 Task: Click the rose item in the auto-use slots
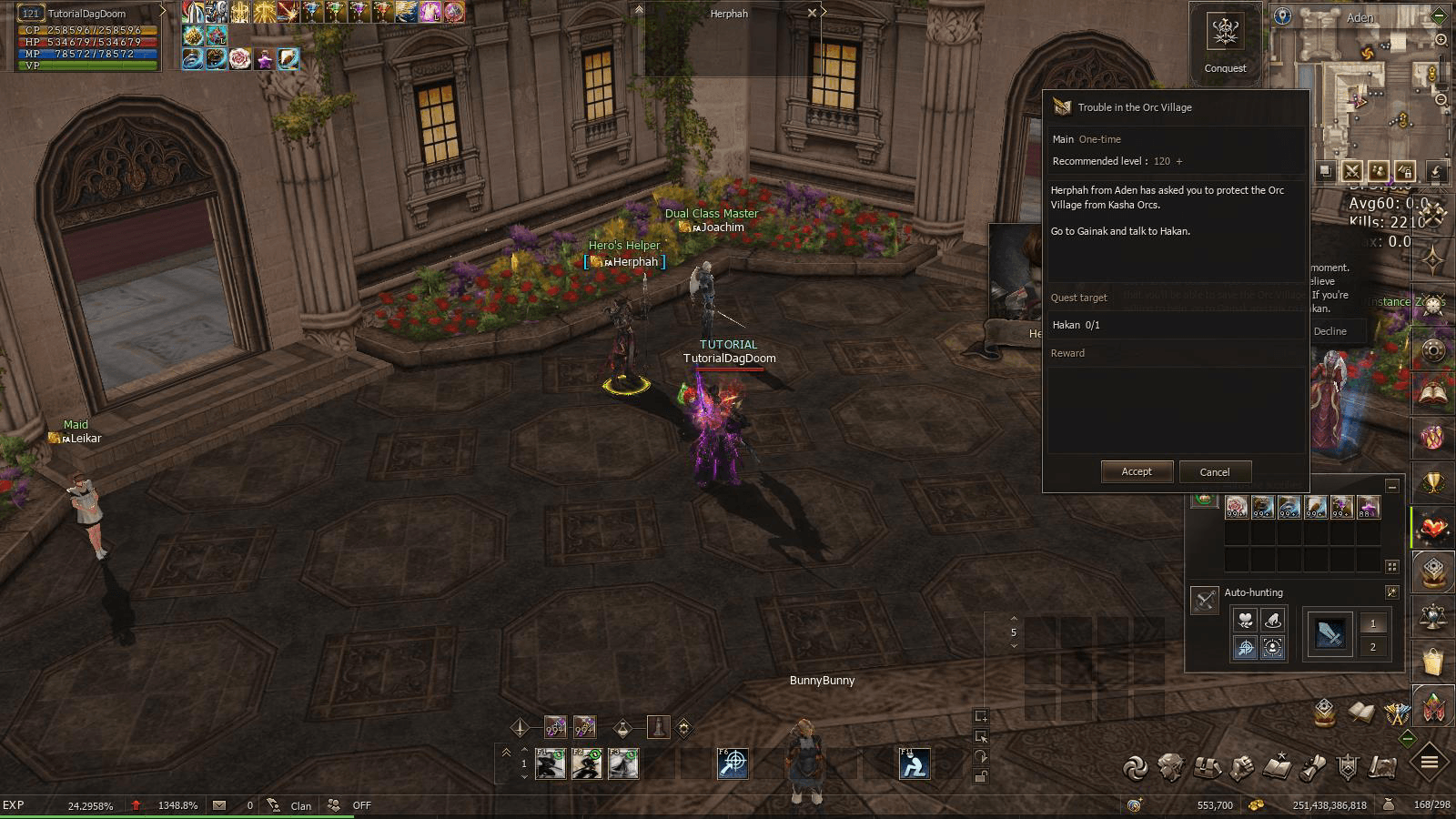(x=1236, y=507)
